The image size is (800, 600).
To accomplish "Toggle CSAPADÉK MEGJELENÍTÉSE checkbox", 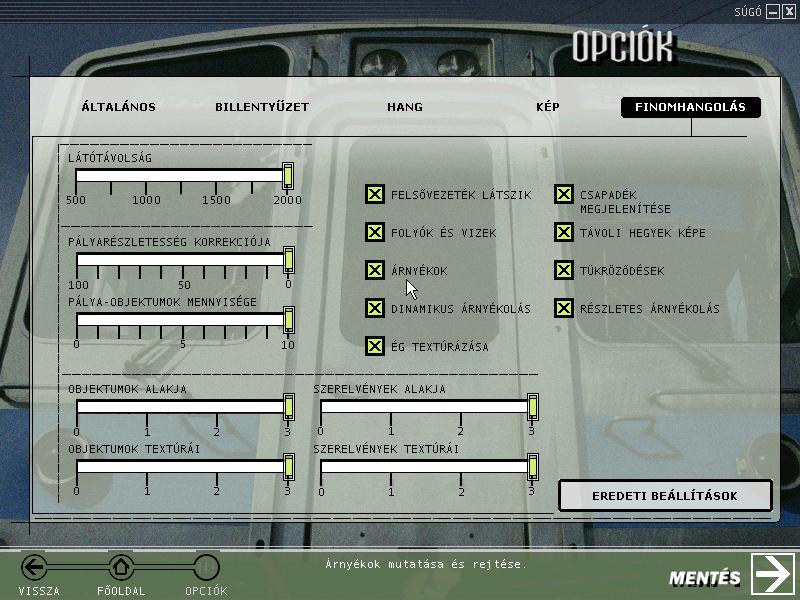I will (564, 195).
